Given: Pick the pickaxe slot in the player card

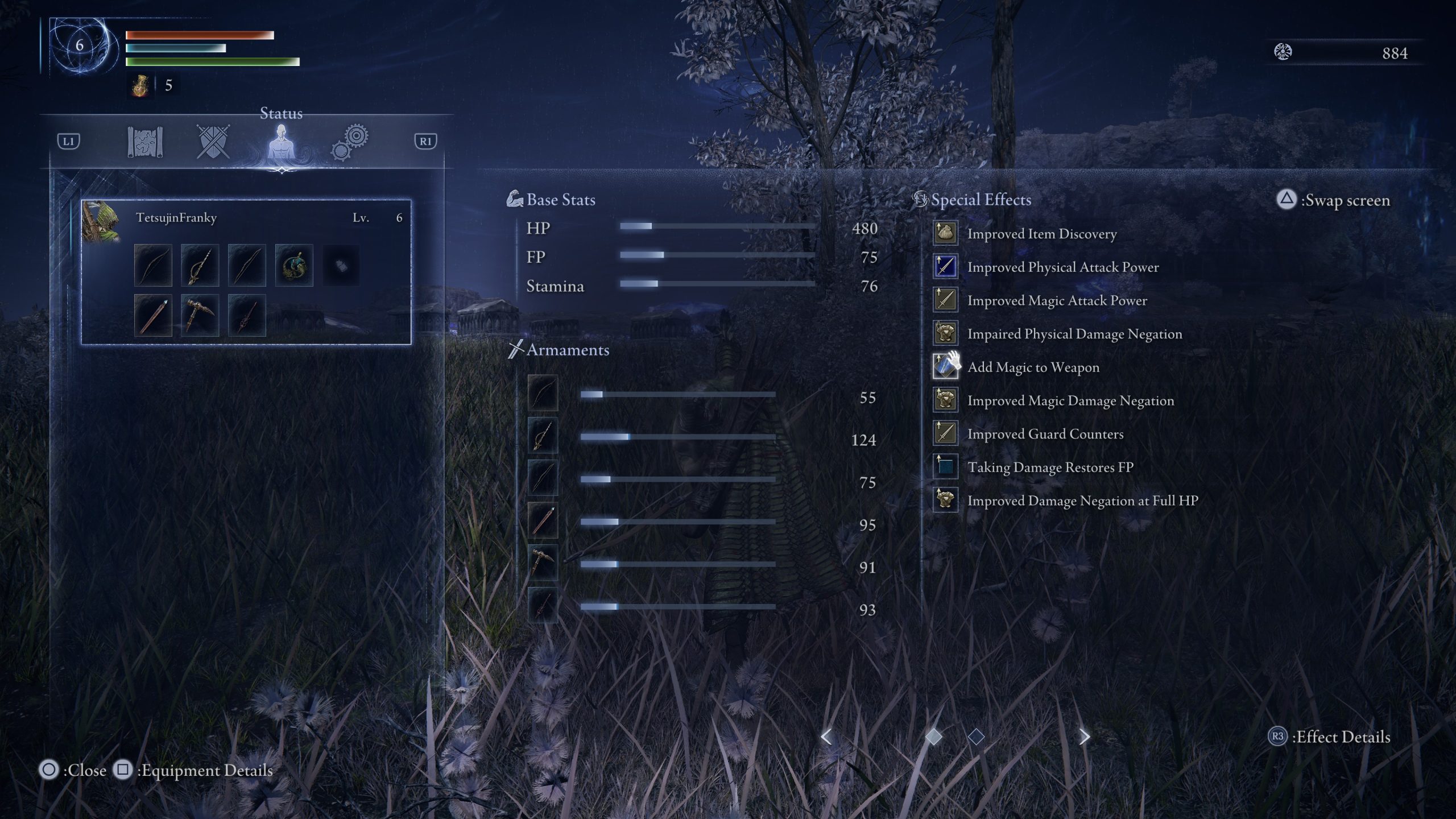Looking at the screenshot, I should [x=200, y=315].
